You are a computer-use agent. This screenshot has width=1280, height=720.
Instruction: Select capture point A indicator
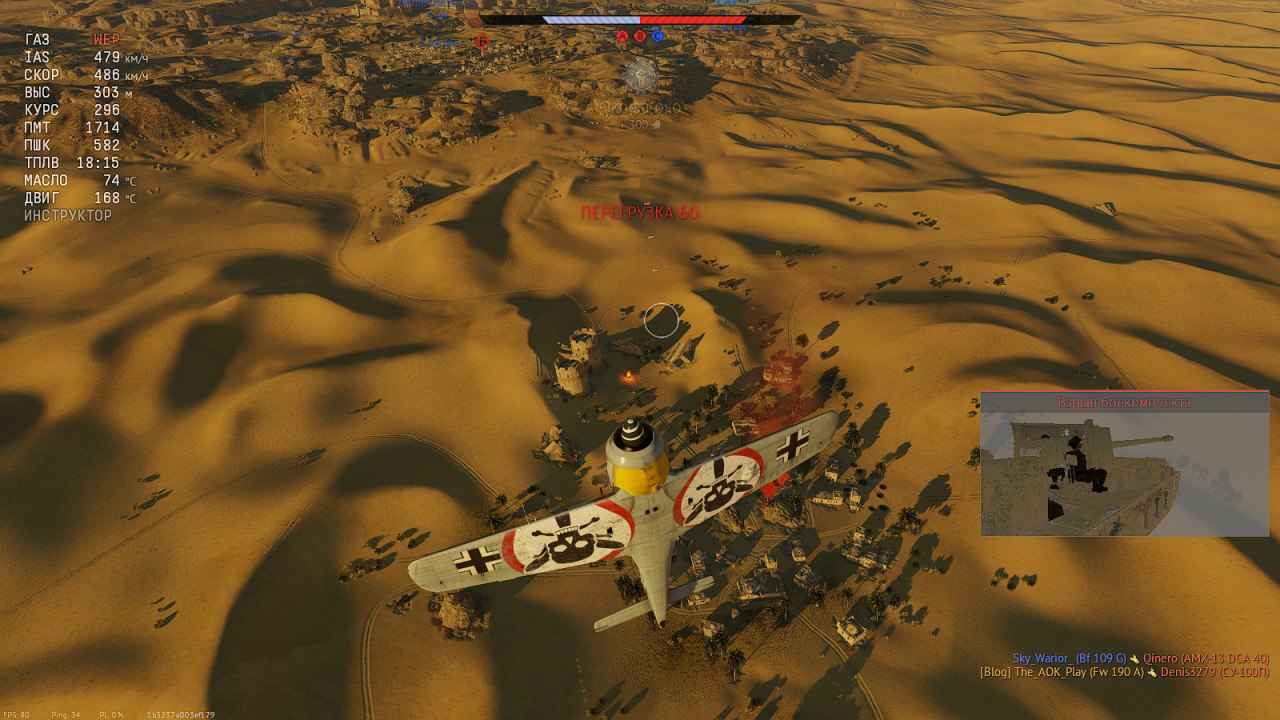pos(622,36)
